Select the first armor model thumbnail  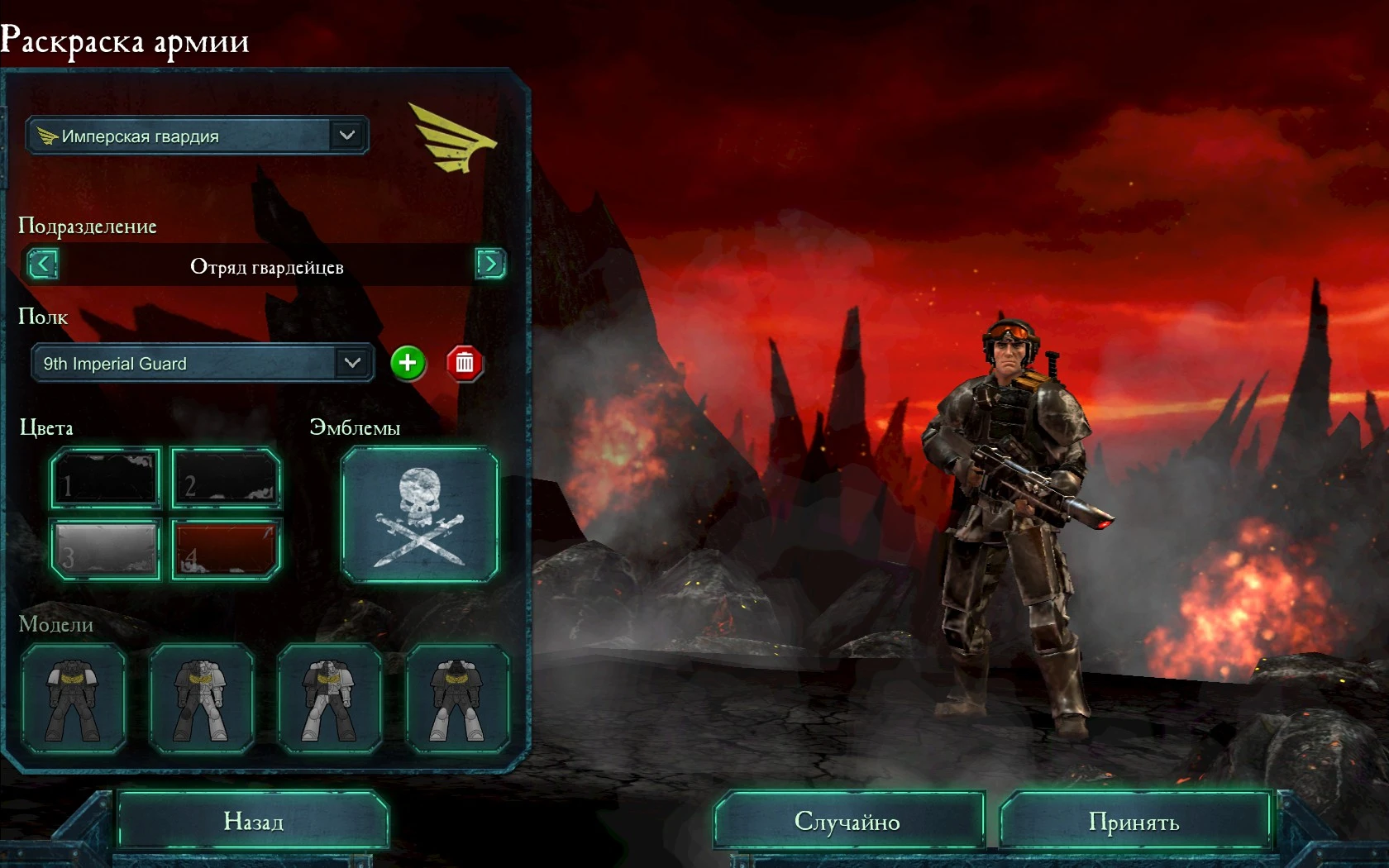tap(75, 699)
